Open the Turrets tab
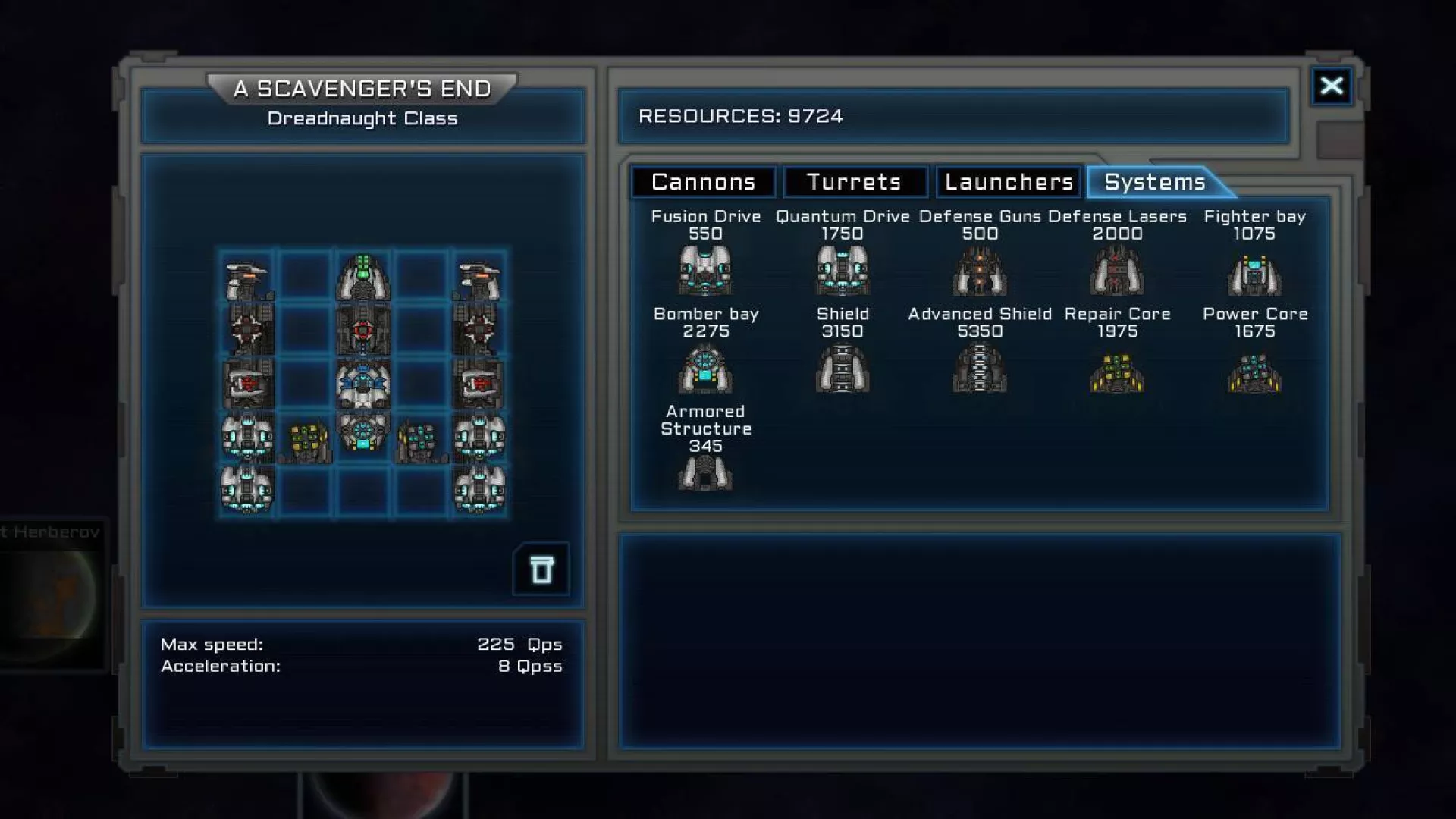Image resolution: width=1456 pixels, height=819 pixels. pyautogui.click(x=854, y=182)
